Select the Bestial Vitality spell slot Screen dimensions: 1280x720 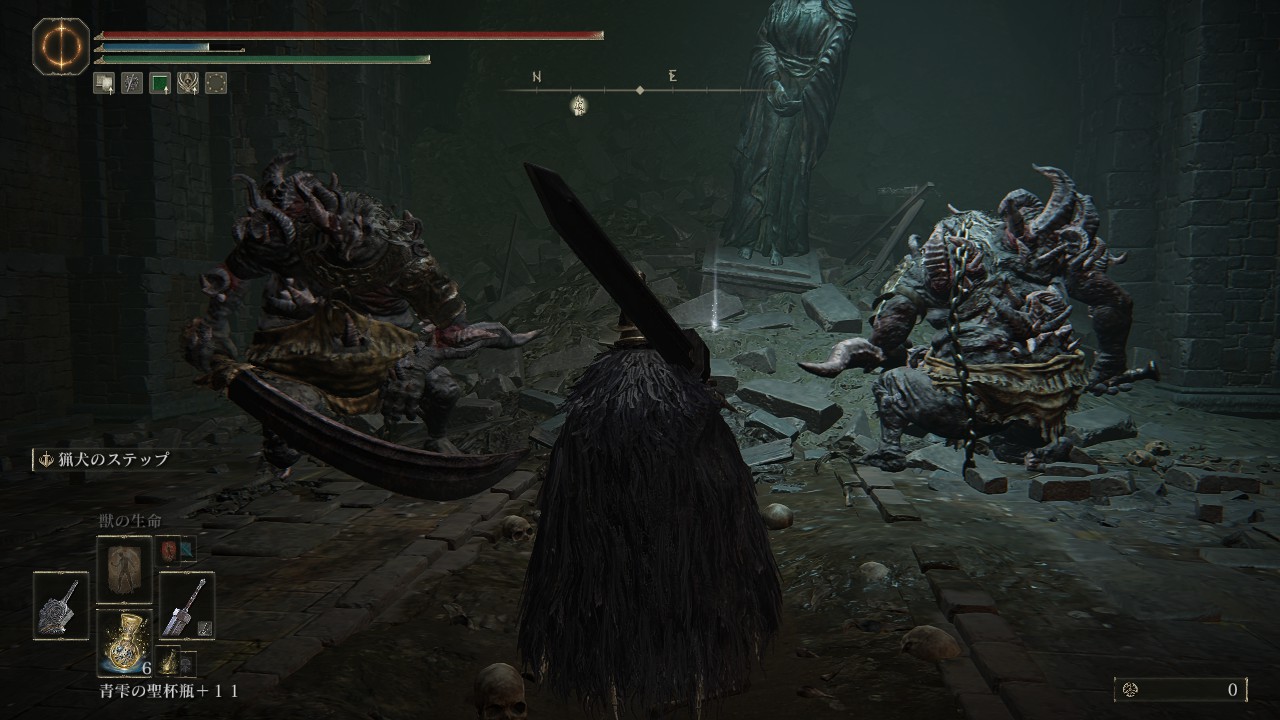coord(124,569)
